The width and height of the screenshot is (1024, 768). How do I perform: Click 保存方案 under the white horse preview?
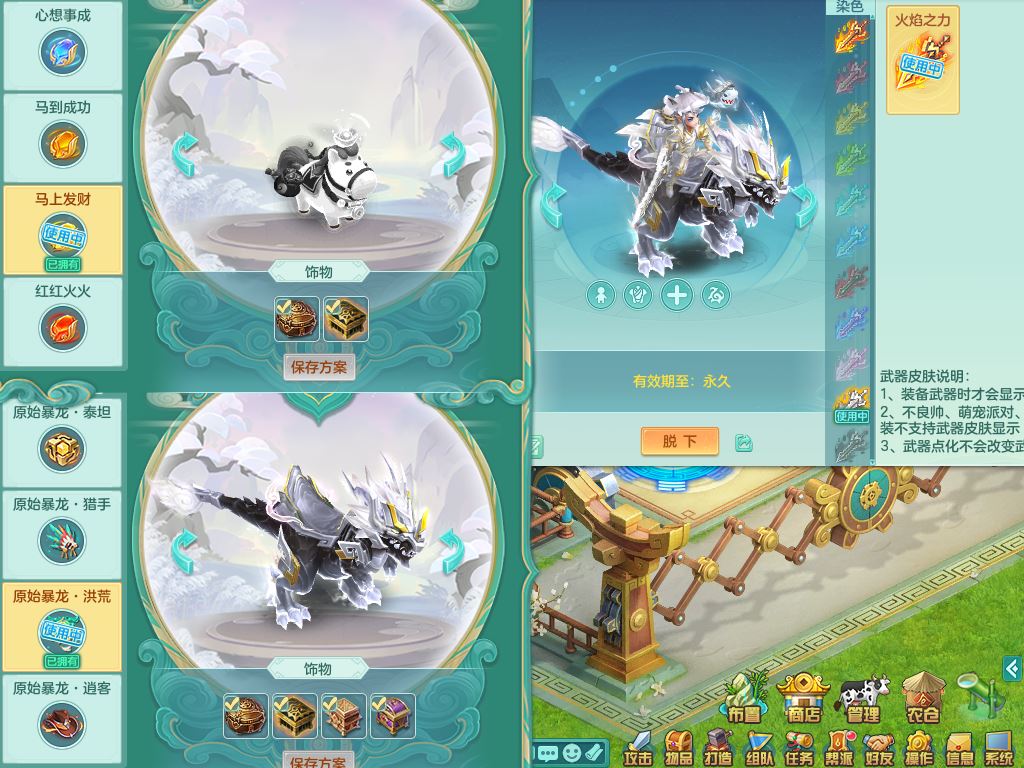coord(319,367)
